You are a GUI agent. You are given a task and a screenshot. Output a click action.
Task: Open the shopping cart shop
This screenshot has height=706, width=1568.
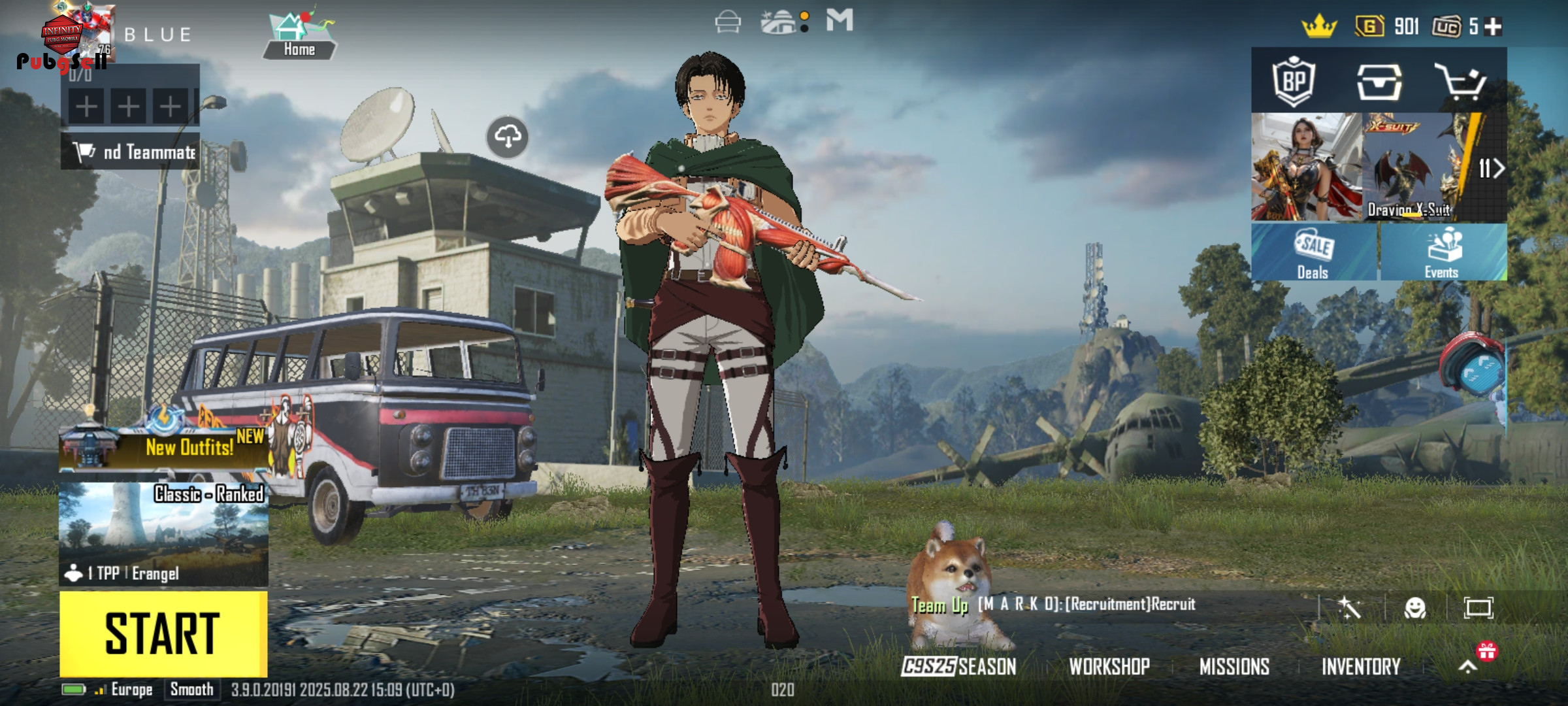[x=1461, y=82]
